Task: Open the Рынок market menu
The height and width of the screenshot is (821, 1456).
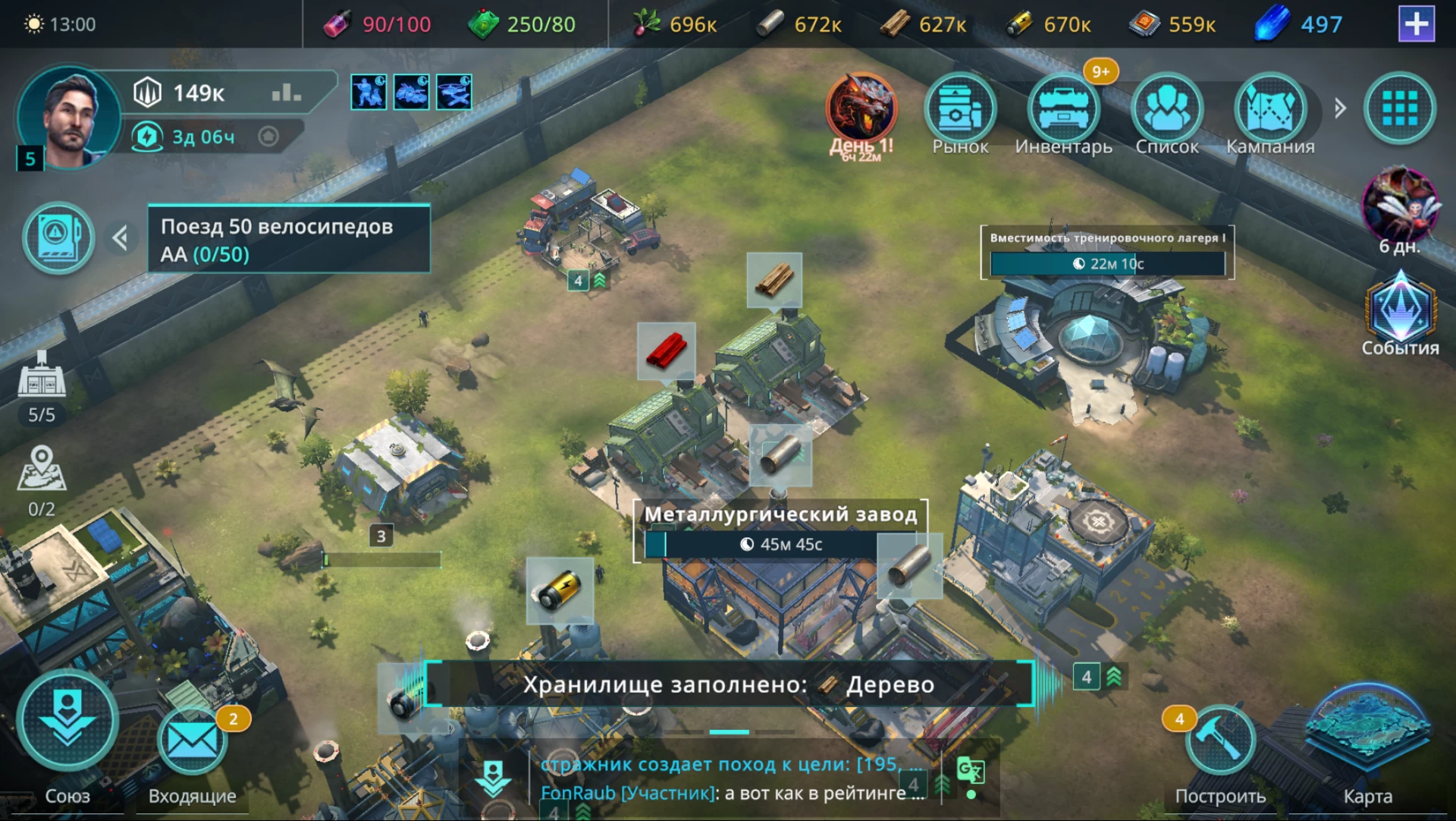Action: pos(959,111)
